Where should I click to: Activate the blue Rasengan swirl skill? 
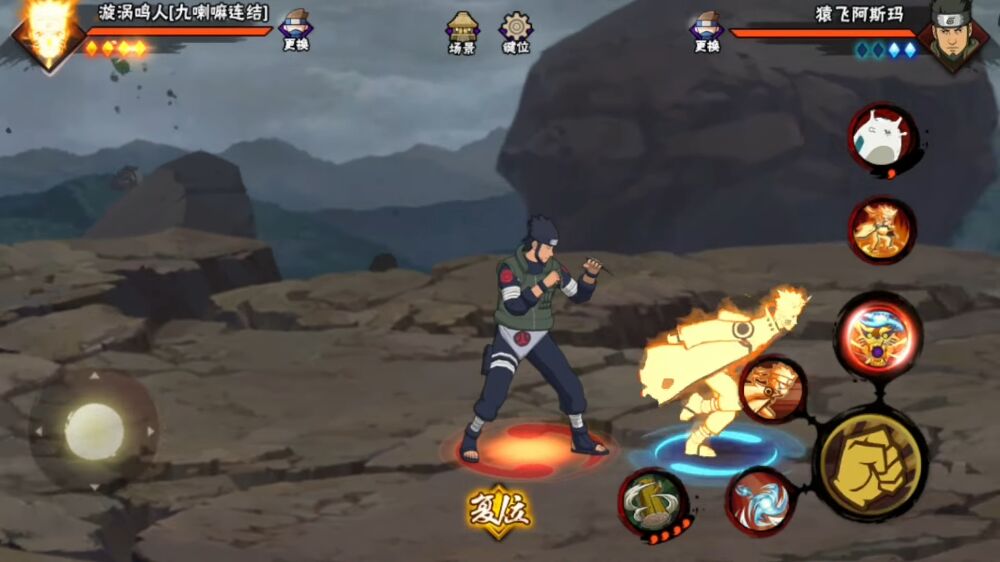pos(760,499)
